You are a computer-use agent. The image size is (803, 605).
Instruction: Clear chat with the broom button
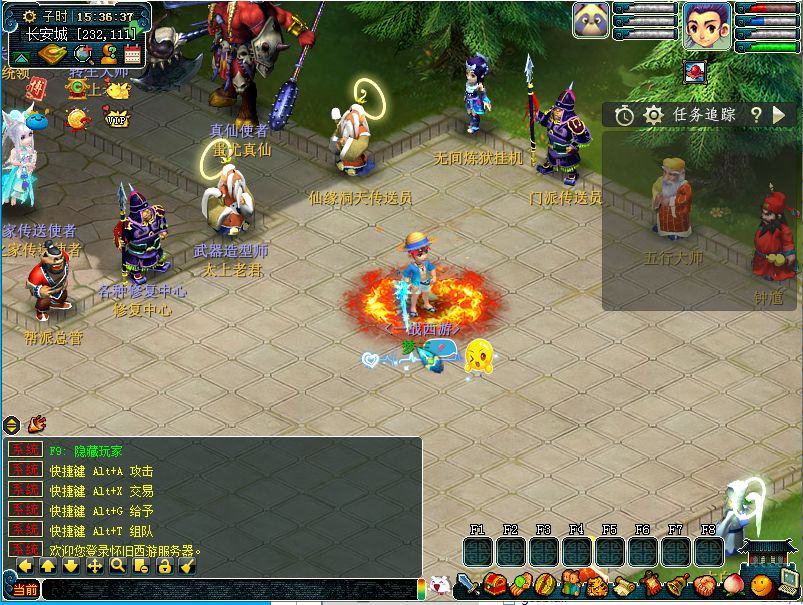(188, 566)
